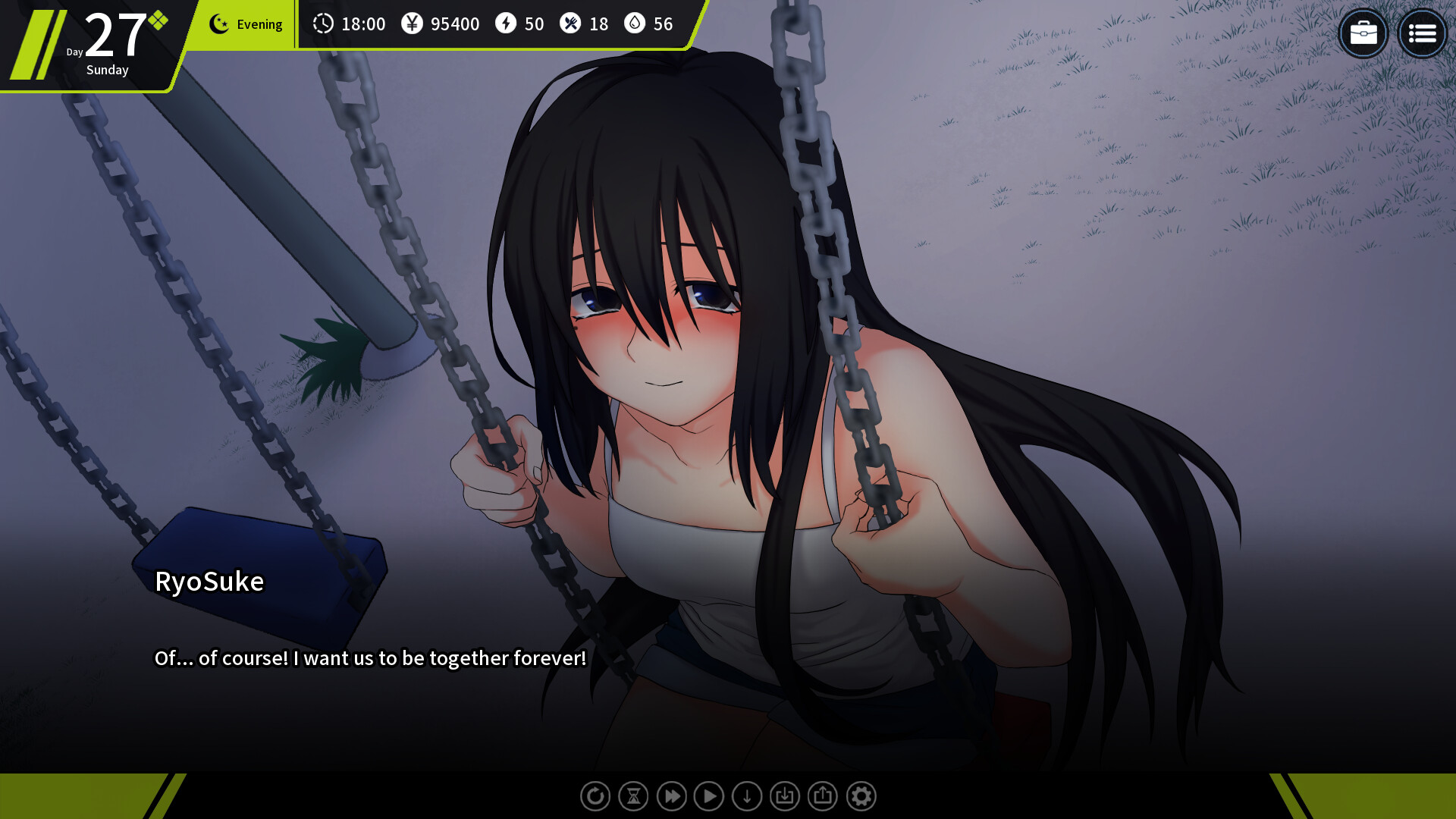Screen dimensions: 1456x819
Task: Open the list menu button
Action: pos(1422,33)
